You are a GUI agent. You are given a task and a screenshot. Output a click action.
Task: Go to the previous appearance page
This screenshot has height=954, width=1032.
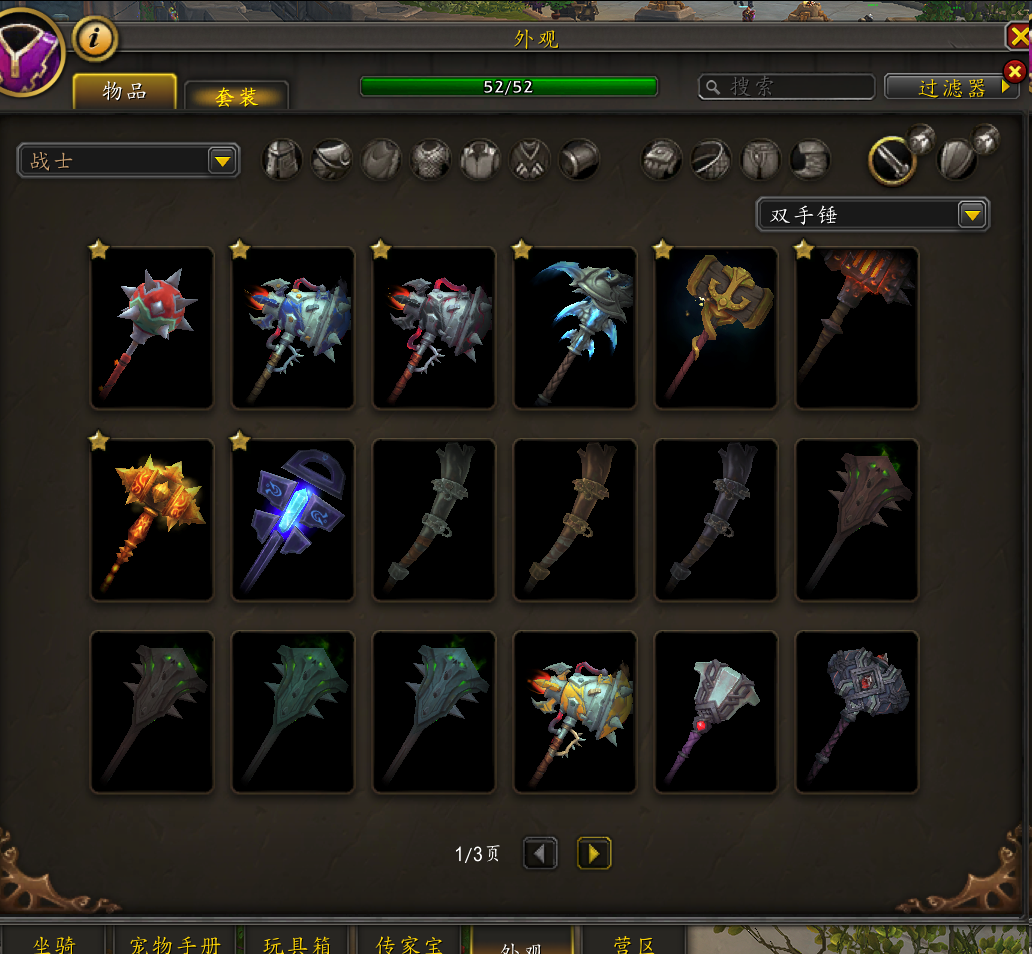[540, 853]
